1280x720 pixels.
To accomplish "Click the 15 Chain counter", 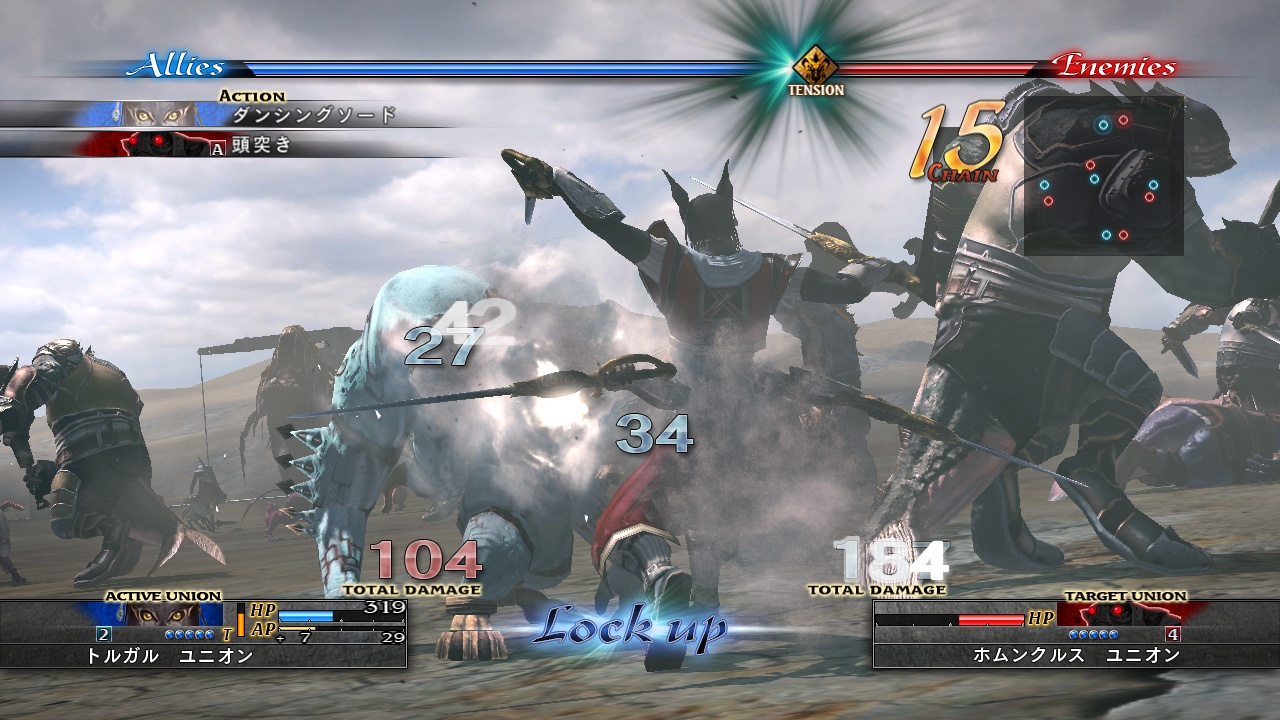I will click(955, 145).
